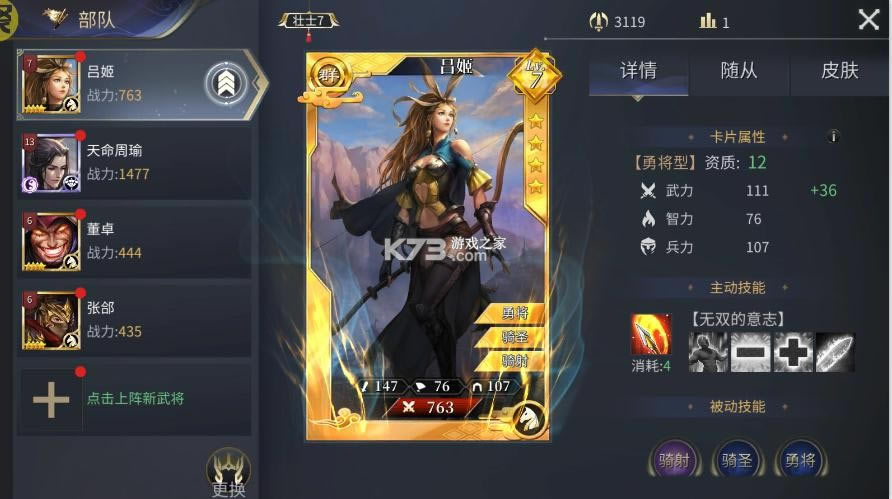View the 骑射 passive skill

671,461
